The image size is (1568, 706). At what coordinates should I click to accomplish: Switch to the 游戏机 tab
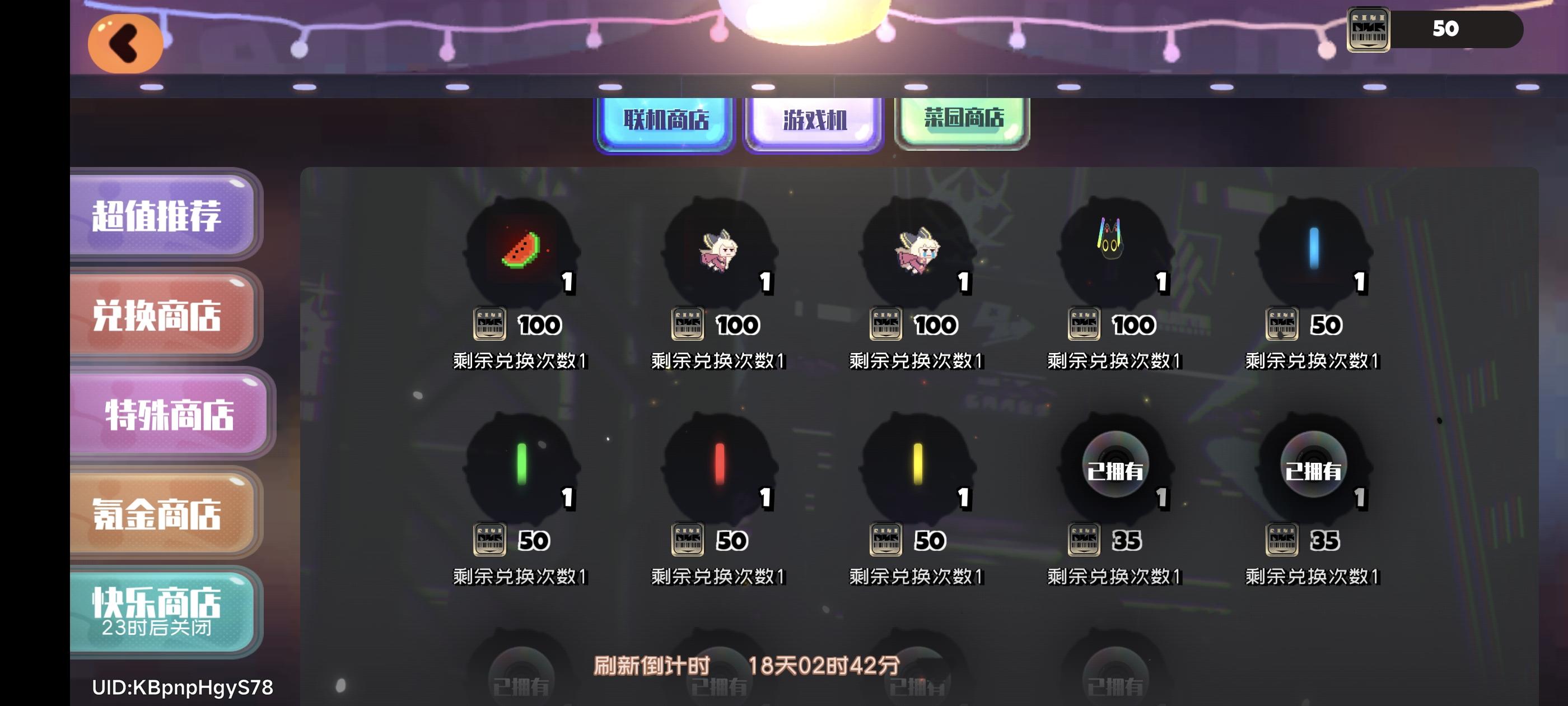(812, 122)
